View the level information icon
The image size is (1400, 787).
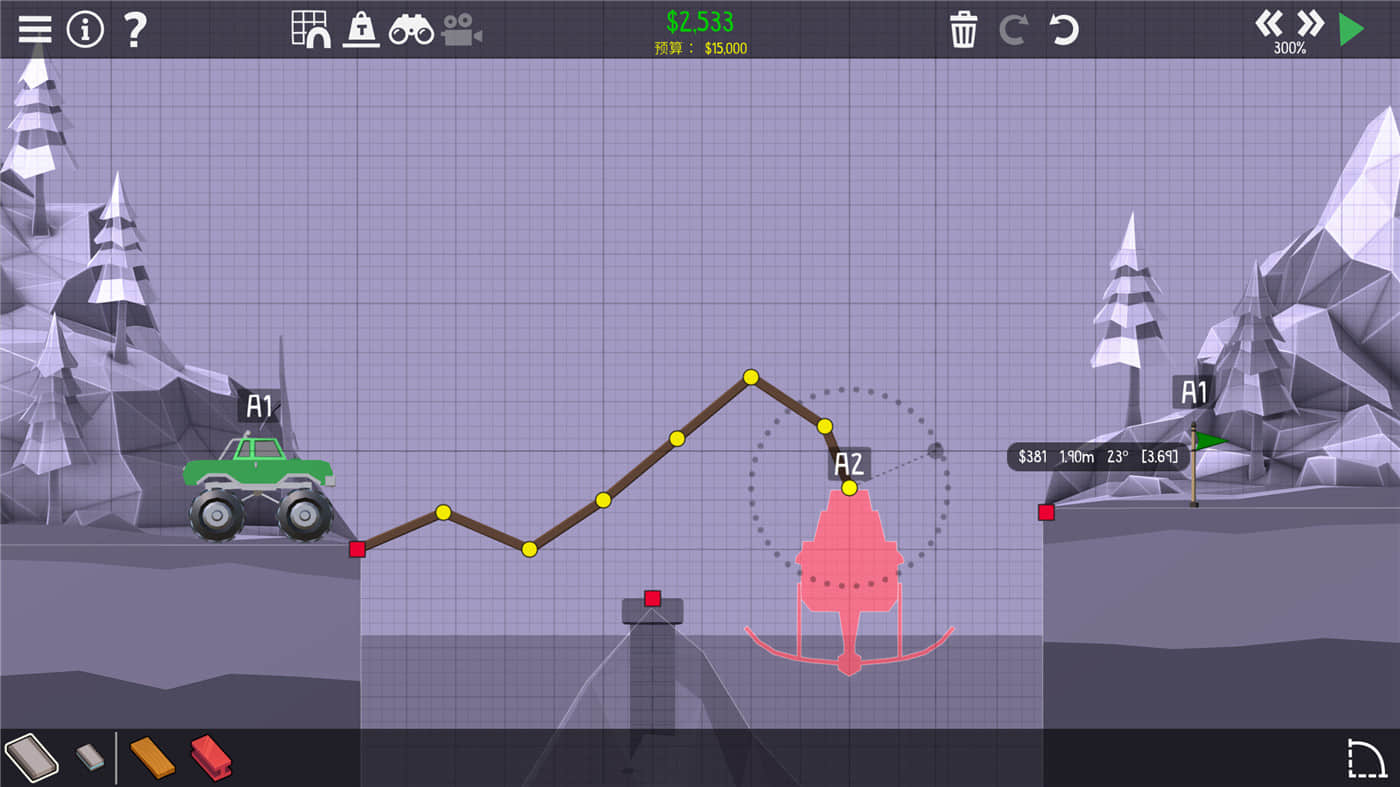(x=86, y=28)
